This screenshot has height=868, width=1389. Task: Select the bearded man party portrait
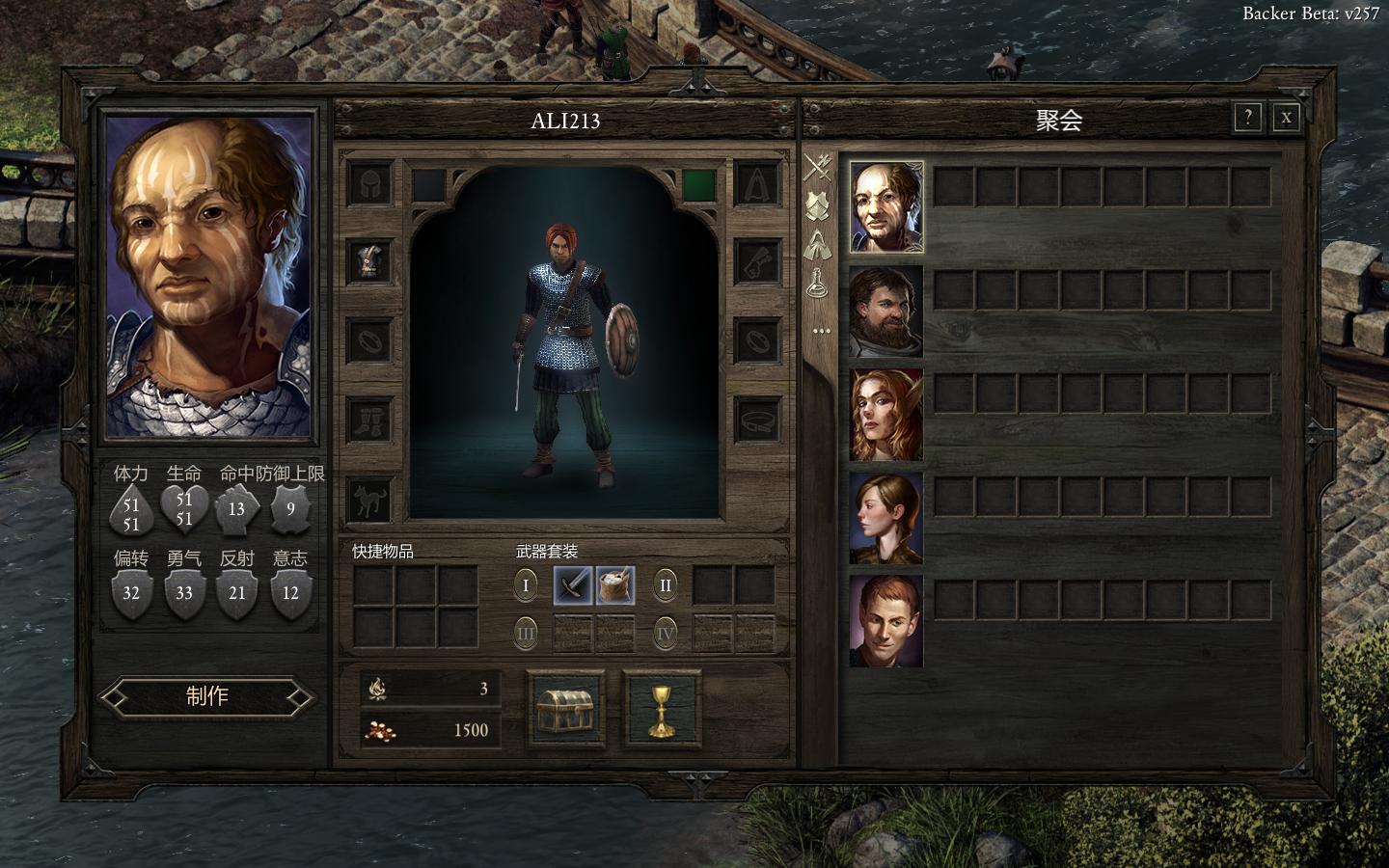tap(885, 311)
